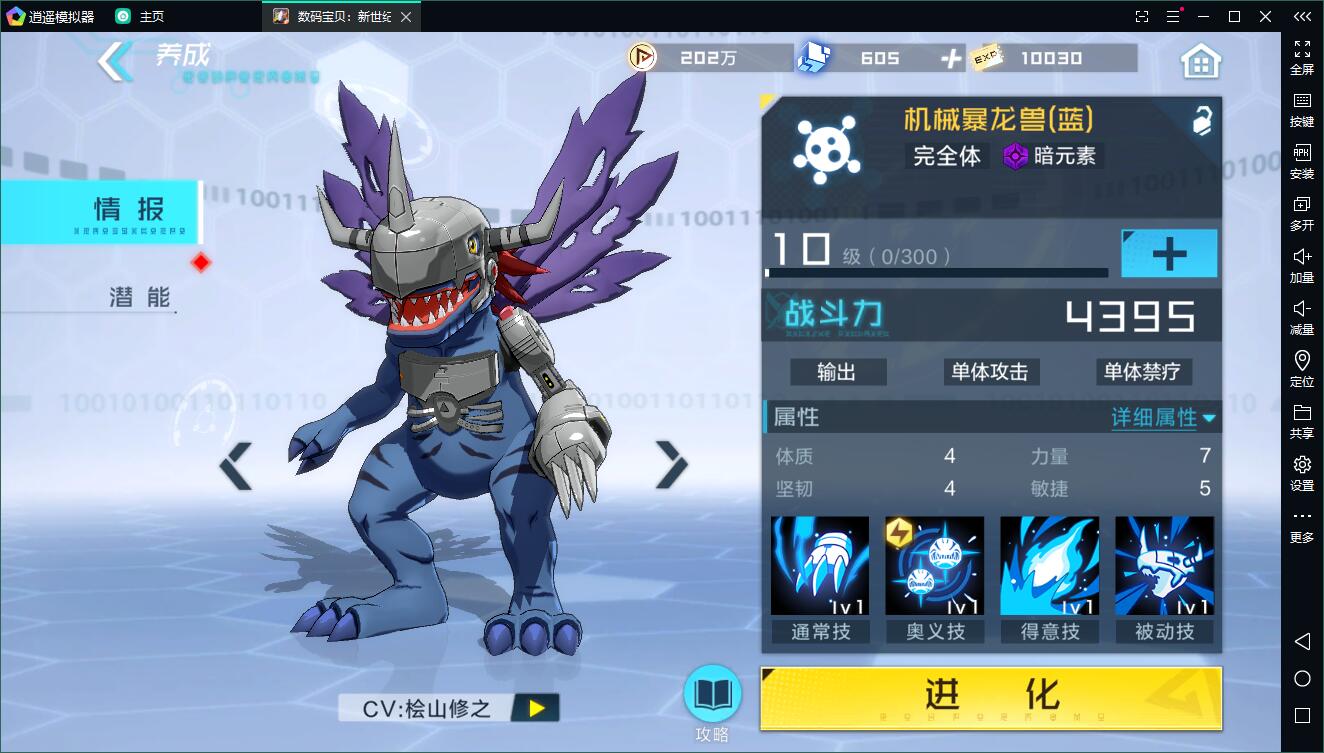Switch to the 潜能 tab
Viewport: 1324px width, 753px height.
tap(139, 297)
